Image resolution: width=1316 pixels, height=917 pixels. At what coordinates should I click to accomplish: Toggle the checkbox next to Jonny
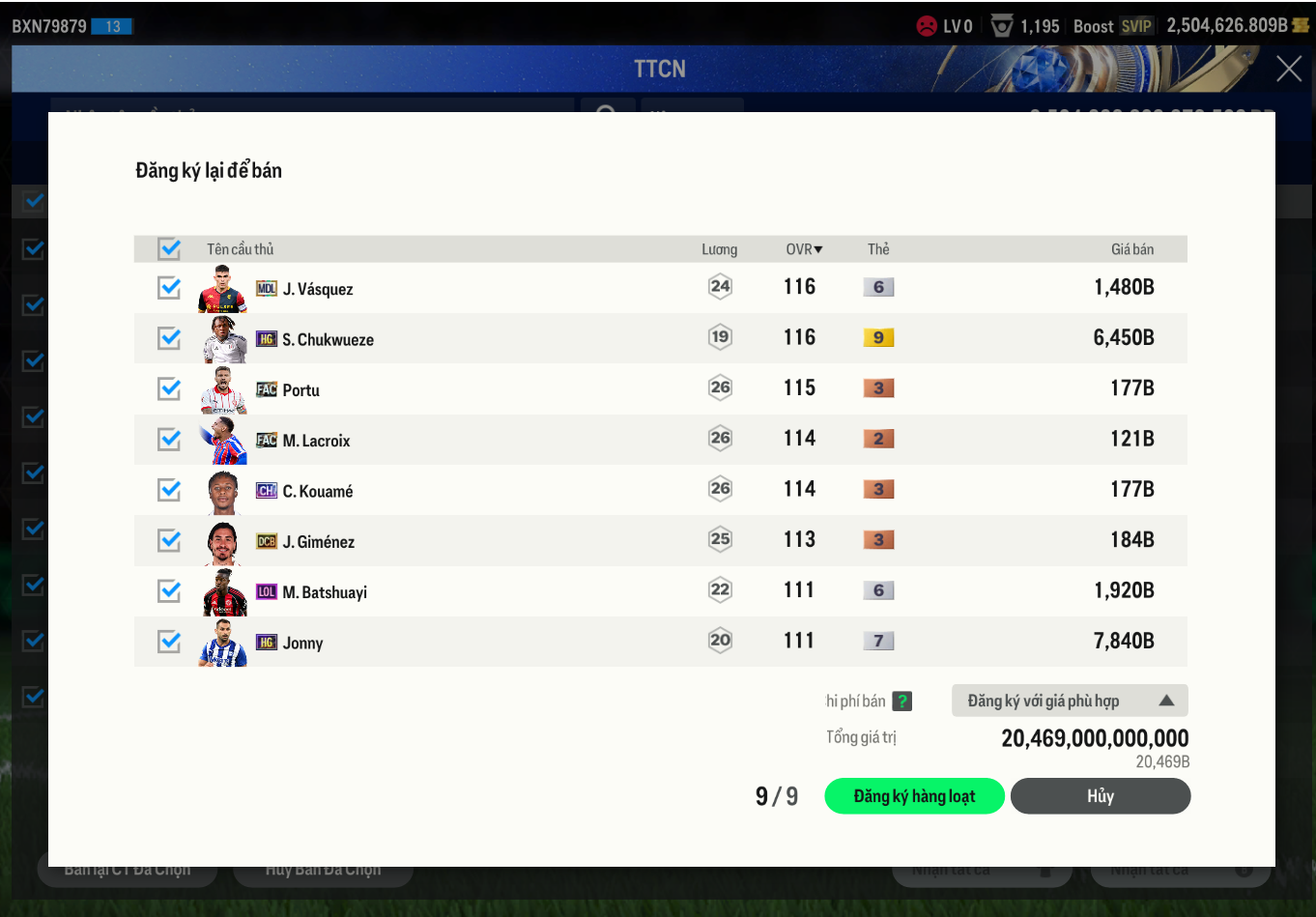pyautogui.click(x=169, y=642)
